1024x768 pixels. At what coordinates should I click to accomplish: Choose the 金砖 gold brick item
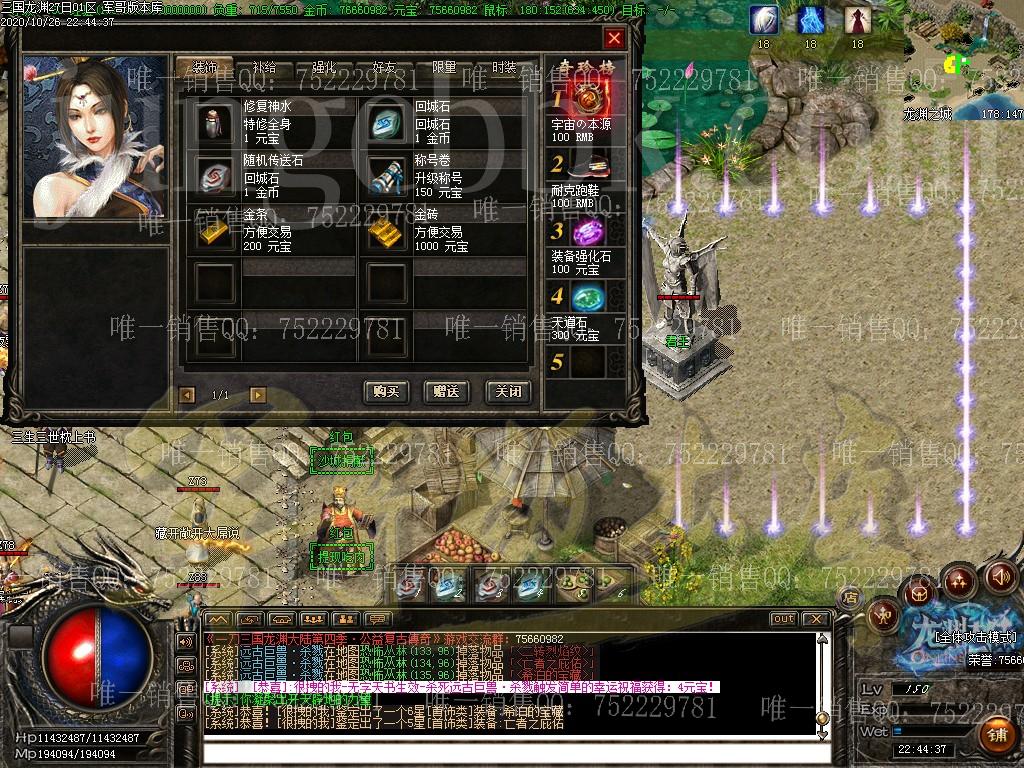click(386, 231)
